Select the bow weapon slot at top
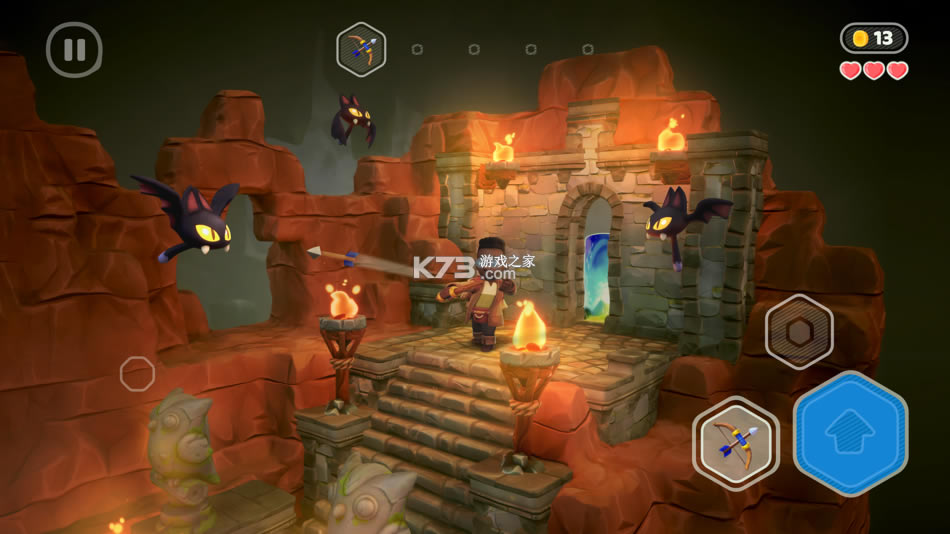This screenshot has height=534, width=950. (361, 49)
